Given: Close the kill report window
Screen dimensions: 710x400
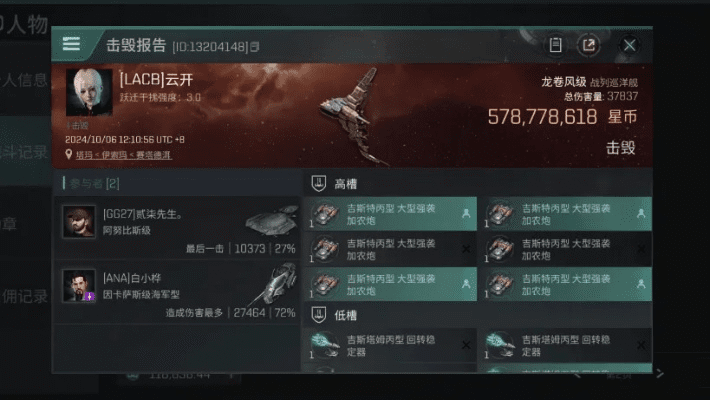Looking at the screenshot, I should [629, 45].
